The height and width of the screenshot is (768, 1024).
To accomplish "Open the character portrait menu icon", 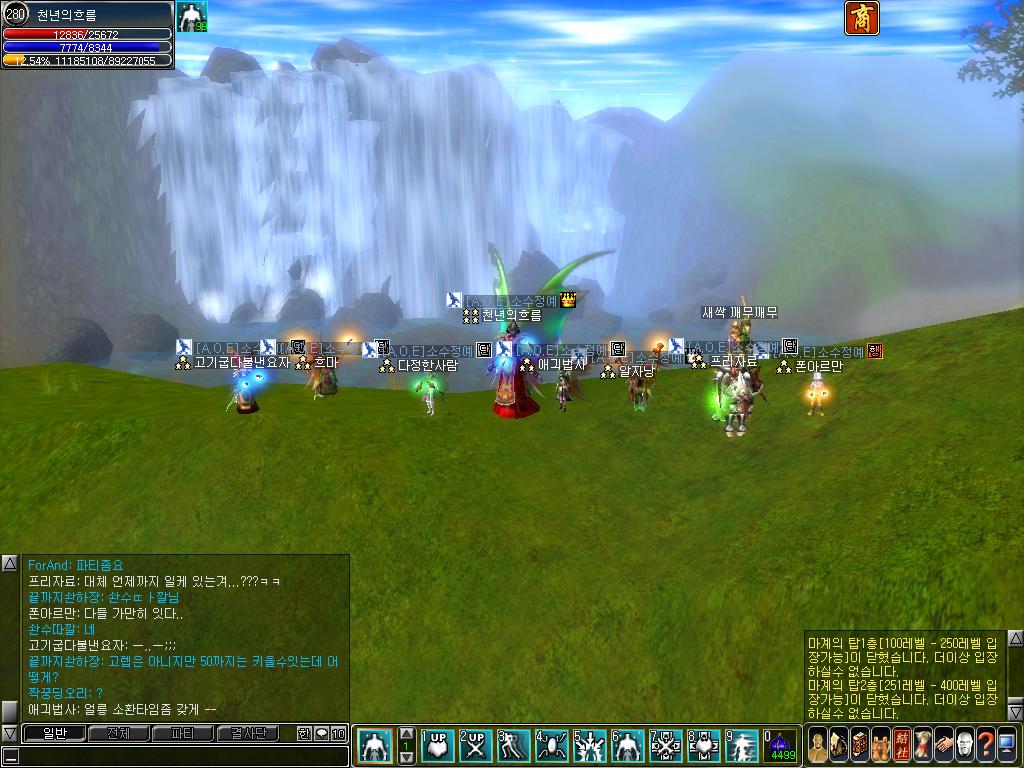I will pos(818,744).
